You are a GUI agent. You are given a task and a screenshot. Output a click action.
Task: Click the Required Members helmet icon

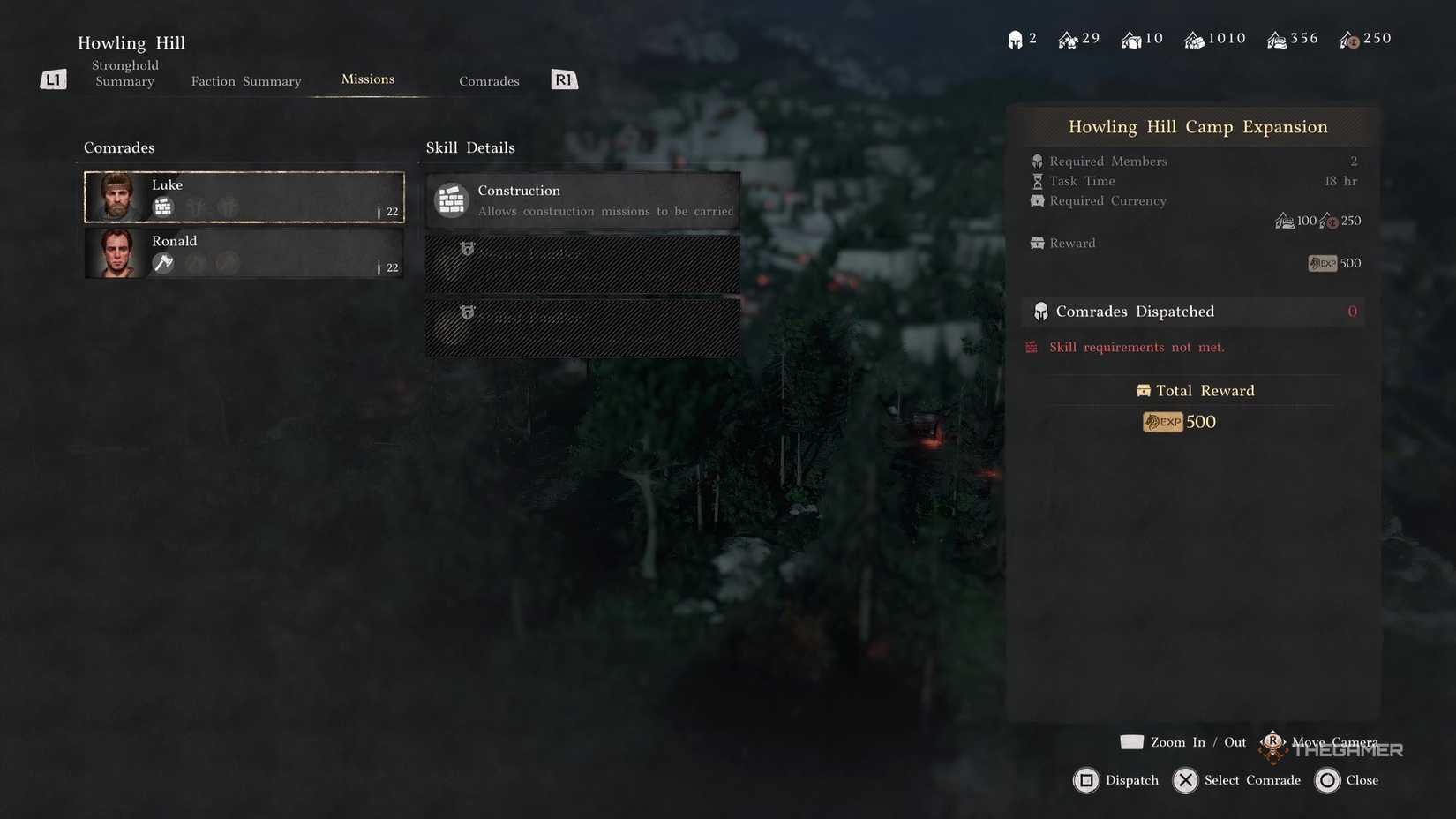tap(1036, 161)
